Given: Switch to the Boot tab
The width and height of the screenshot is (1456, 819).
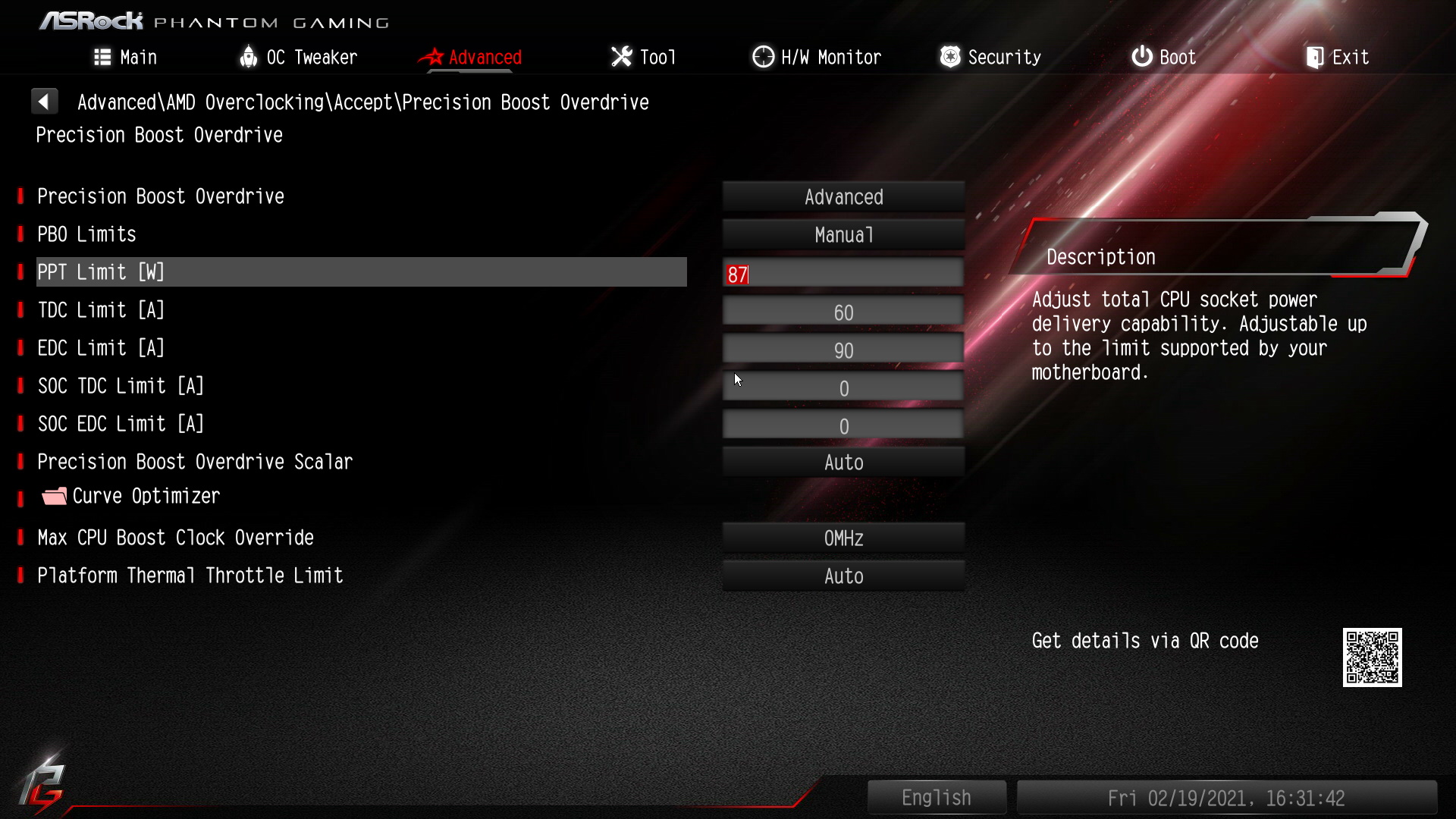Looking at the screenshot, I should coord(1164,57).
